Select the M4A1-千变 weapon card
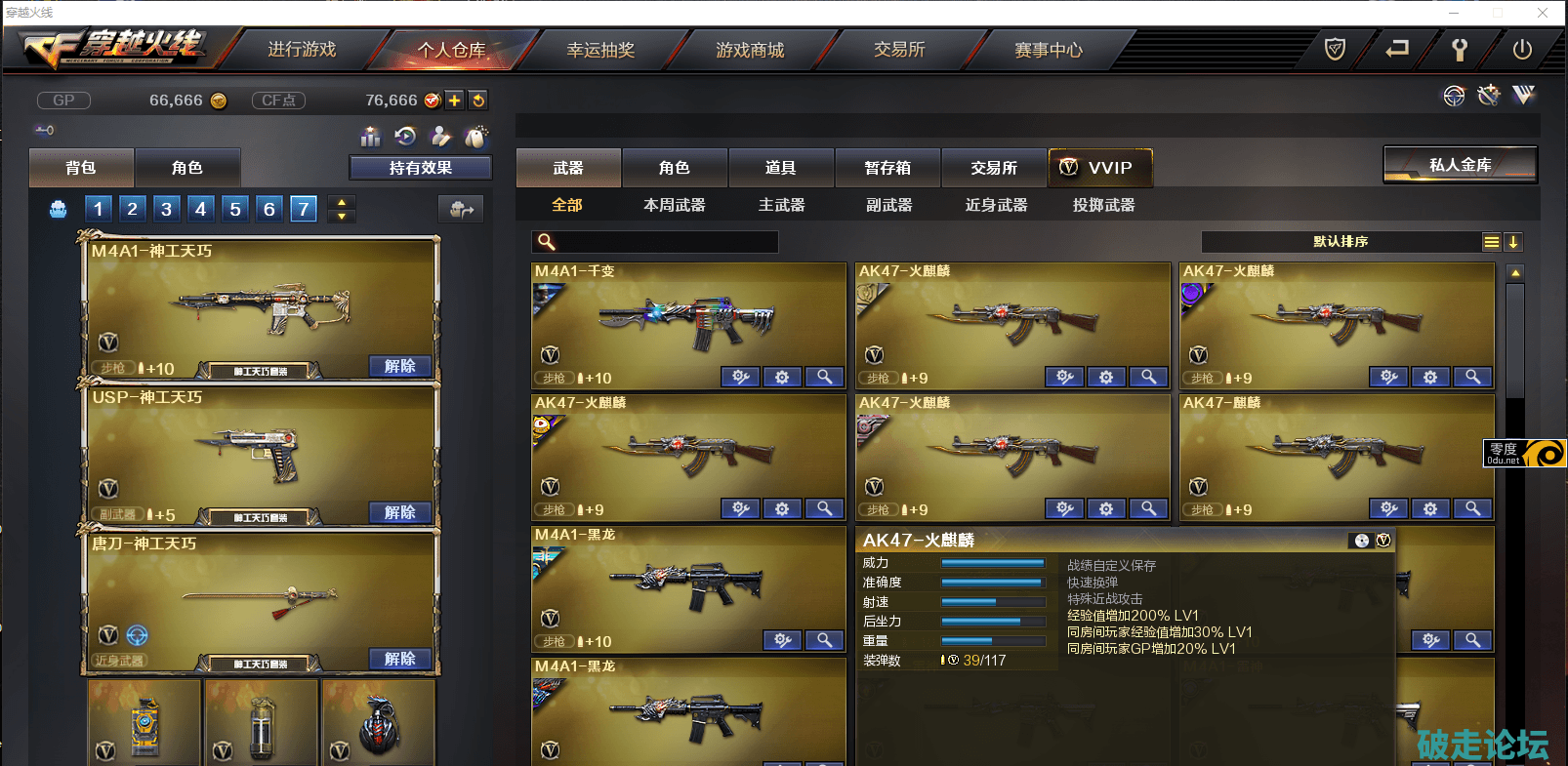1568x766 pixels. pos(688,322)
